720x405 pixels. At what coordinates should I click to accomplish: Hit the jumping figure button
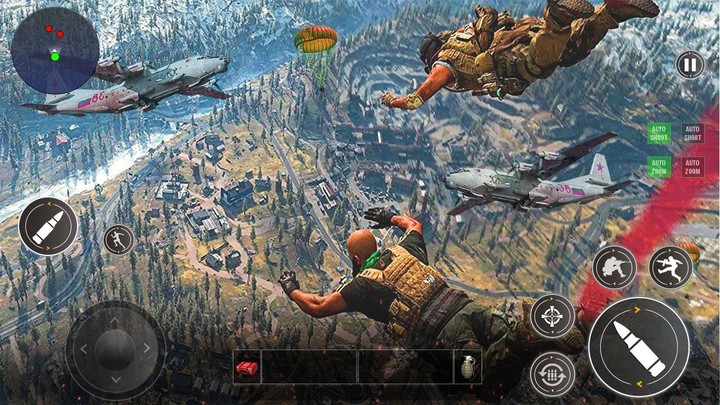tap(670, 267)
